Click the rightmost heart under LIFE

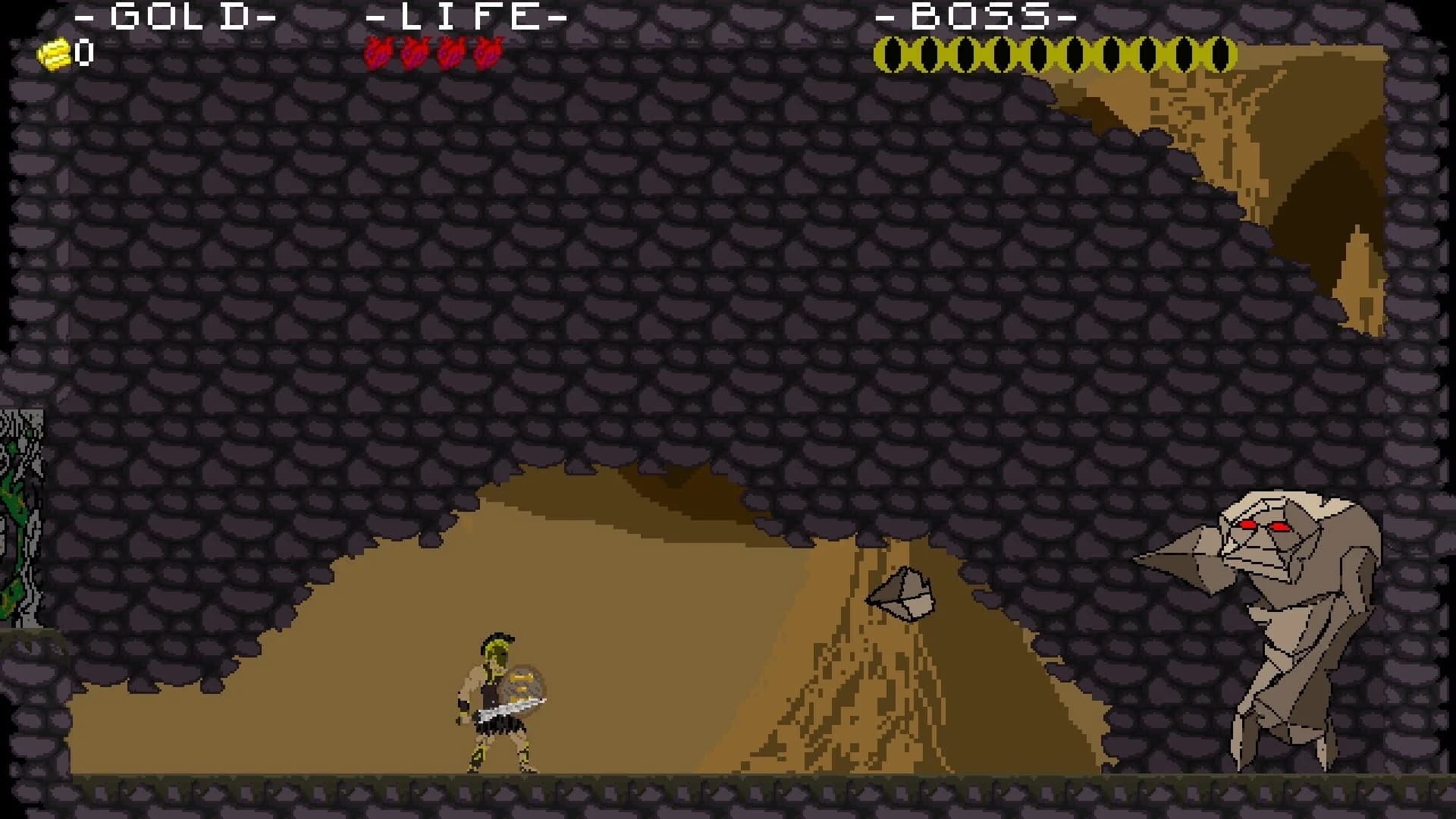click(x=489, y=55)
